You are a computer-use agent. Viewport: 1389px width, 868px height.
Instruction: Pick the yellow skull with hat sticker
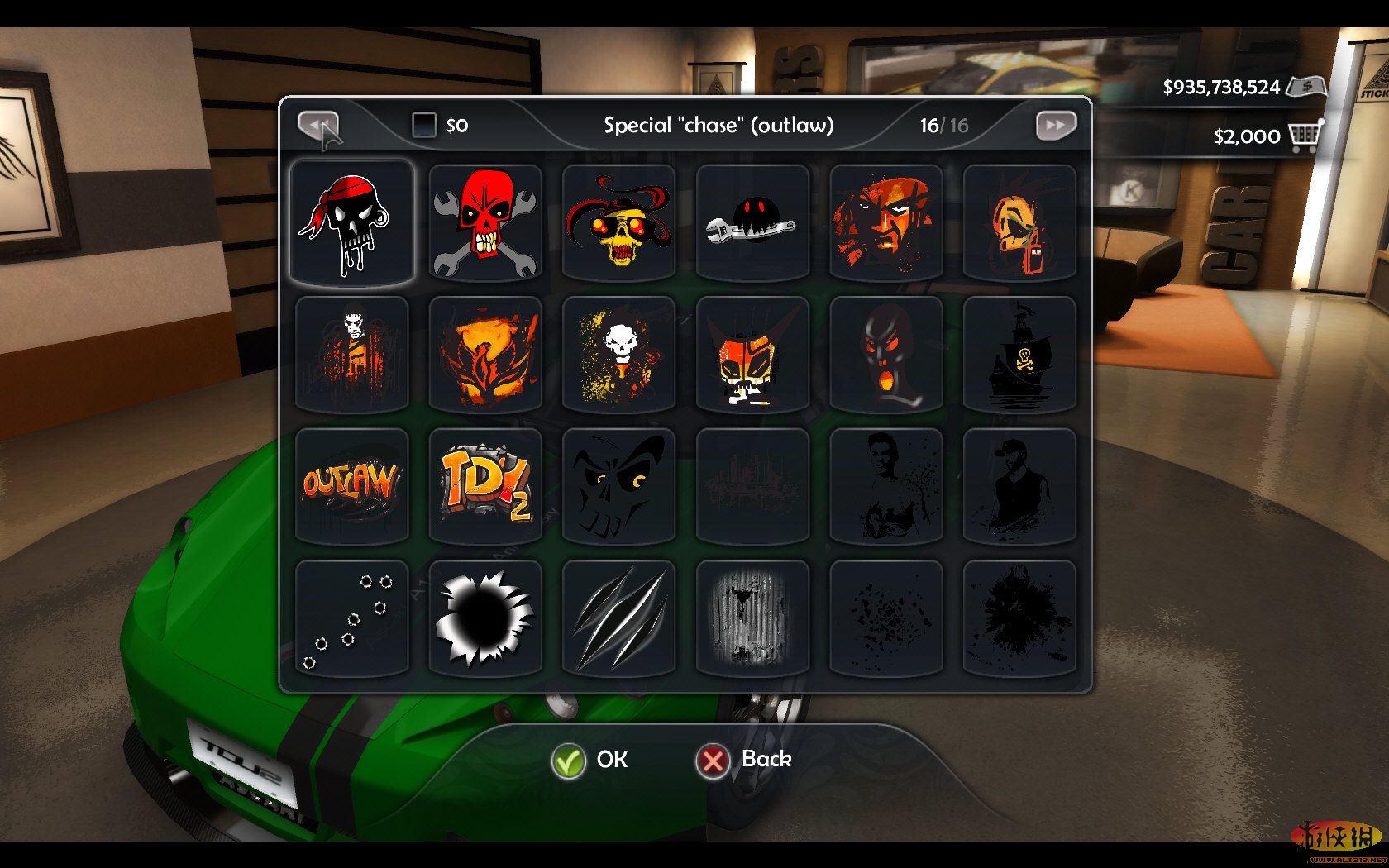click(618, 222)
